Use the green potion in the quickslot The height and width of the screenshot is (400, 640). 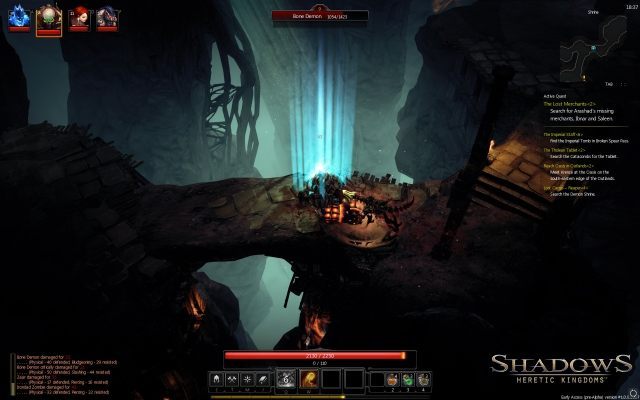point(408,379)
